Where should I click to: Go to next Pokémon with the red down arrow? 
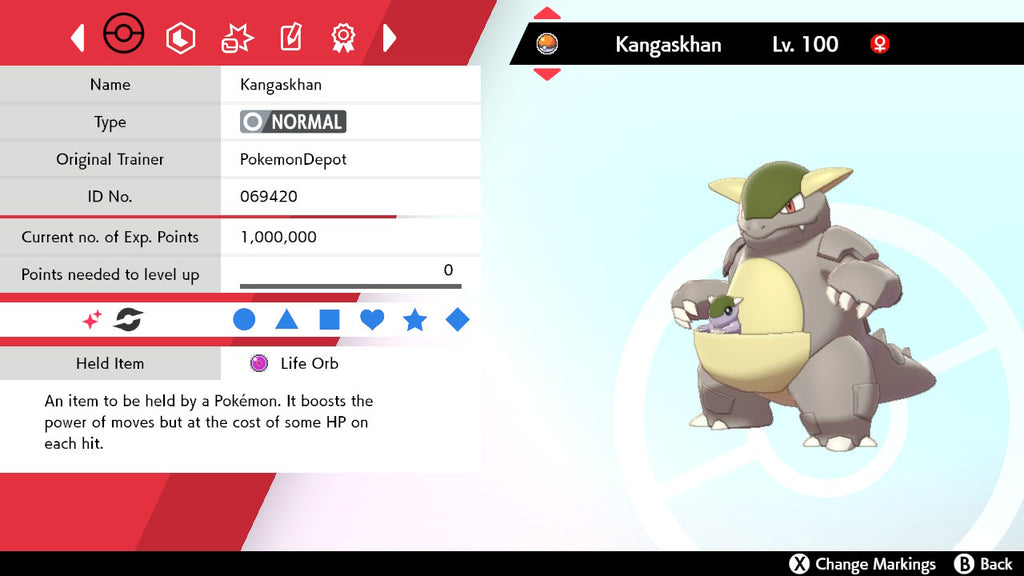[x=547, y=73]
